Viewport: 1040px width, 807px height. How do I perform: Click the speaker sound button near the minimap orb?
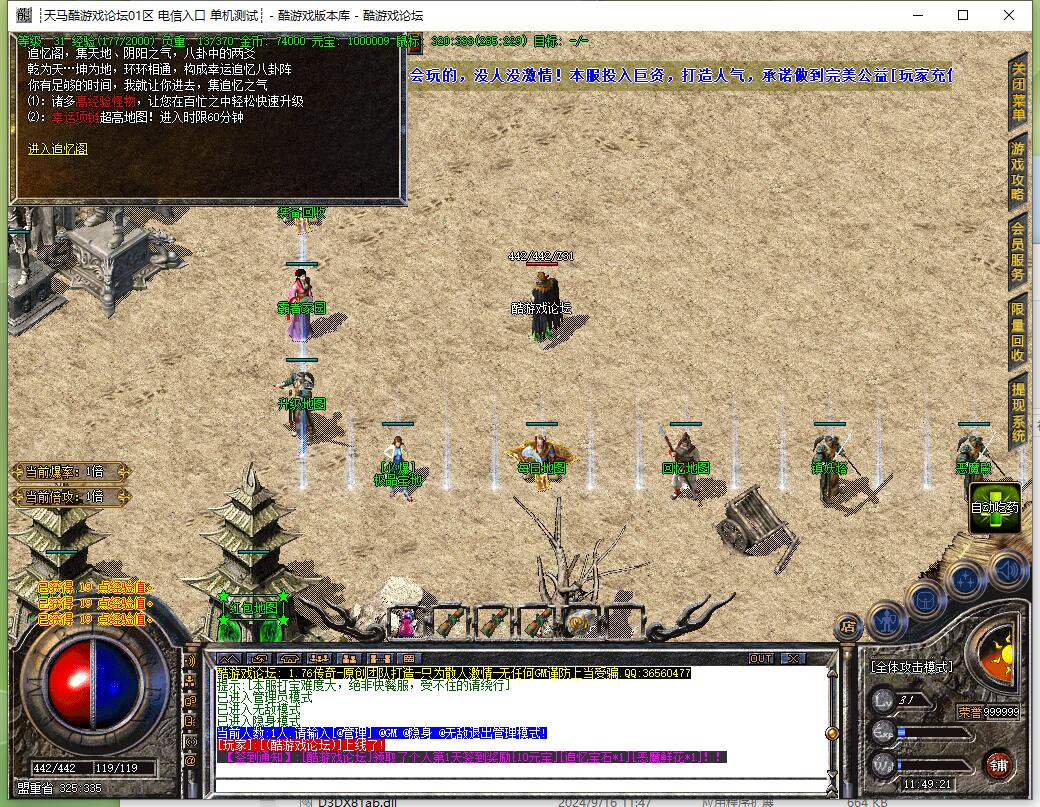(1008, 571)
